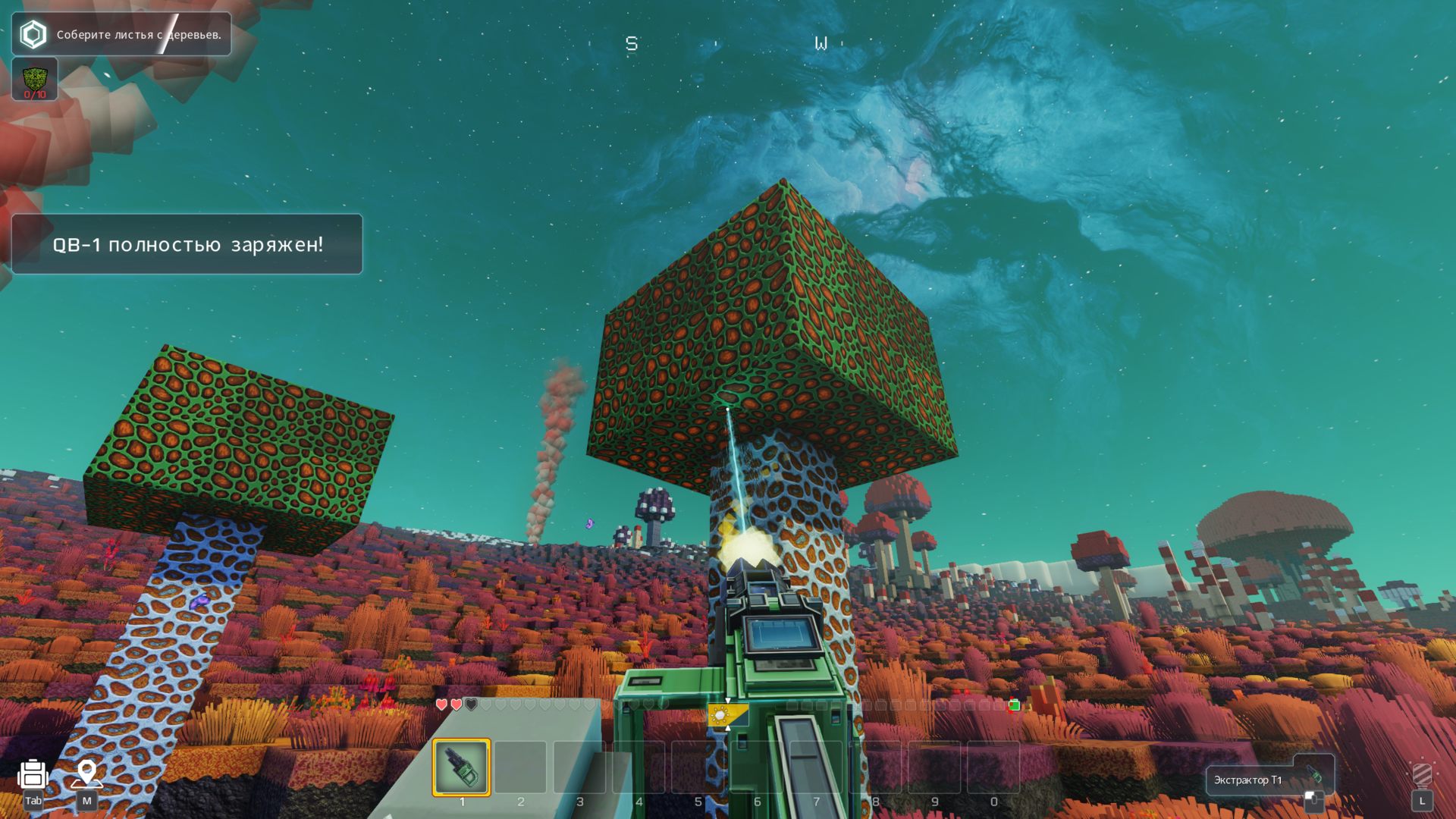Click the QB-1 fully charged notification
This screenshot has height=819, width=1456.
click(187, 244)
